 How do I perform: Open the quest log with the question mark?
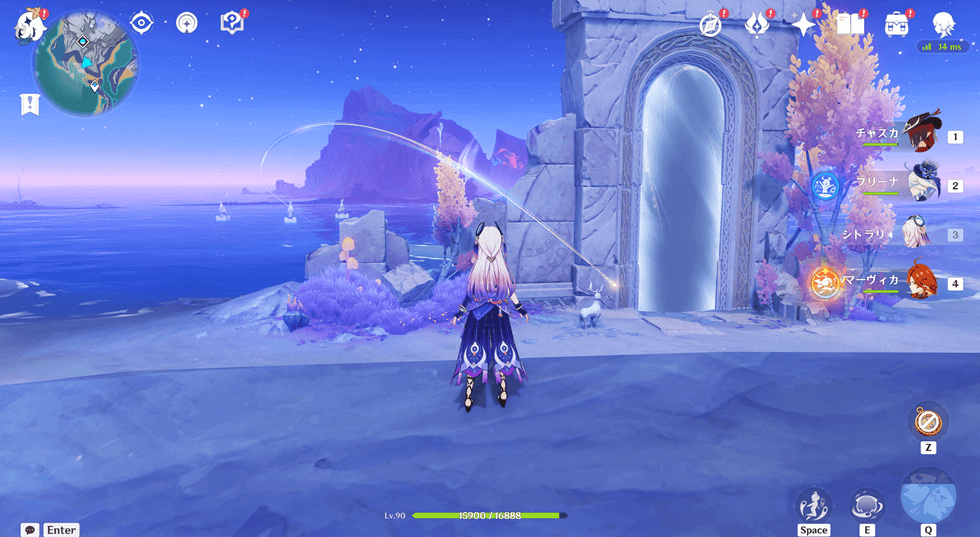click(x=232, y=23)
